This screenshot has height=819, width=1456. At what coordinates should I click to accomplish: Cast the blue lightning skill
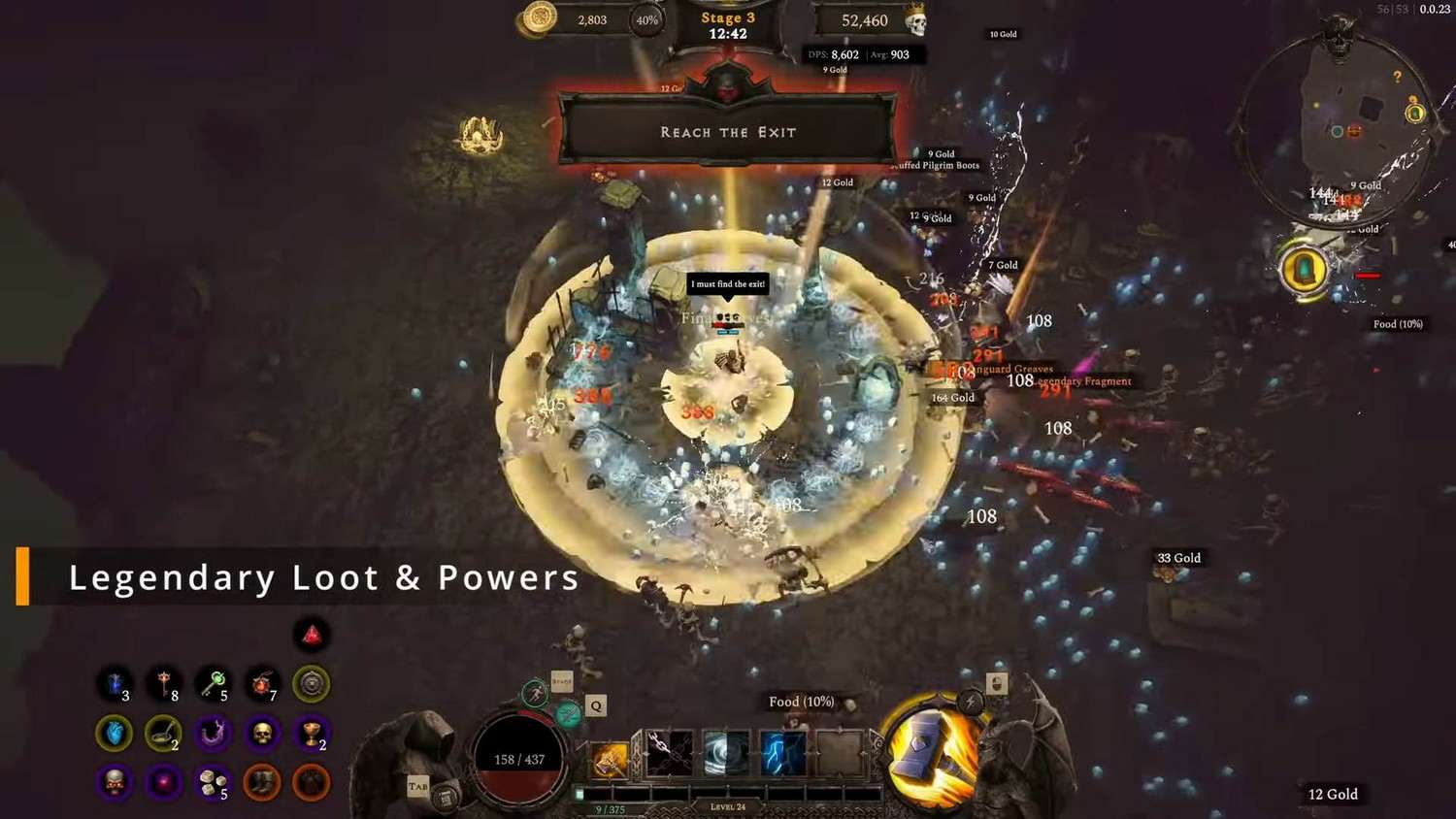click(781, 754)
